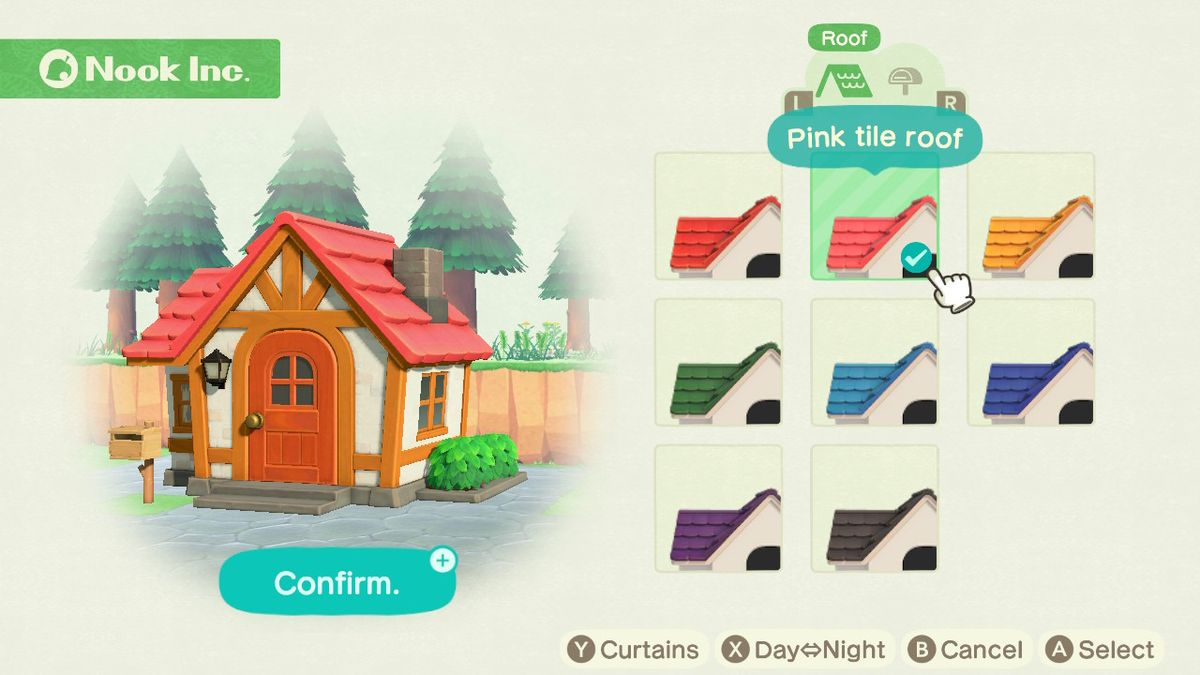
Task: Choose the red tile roof swatch
Action: click(x=718, y=217)
